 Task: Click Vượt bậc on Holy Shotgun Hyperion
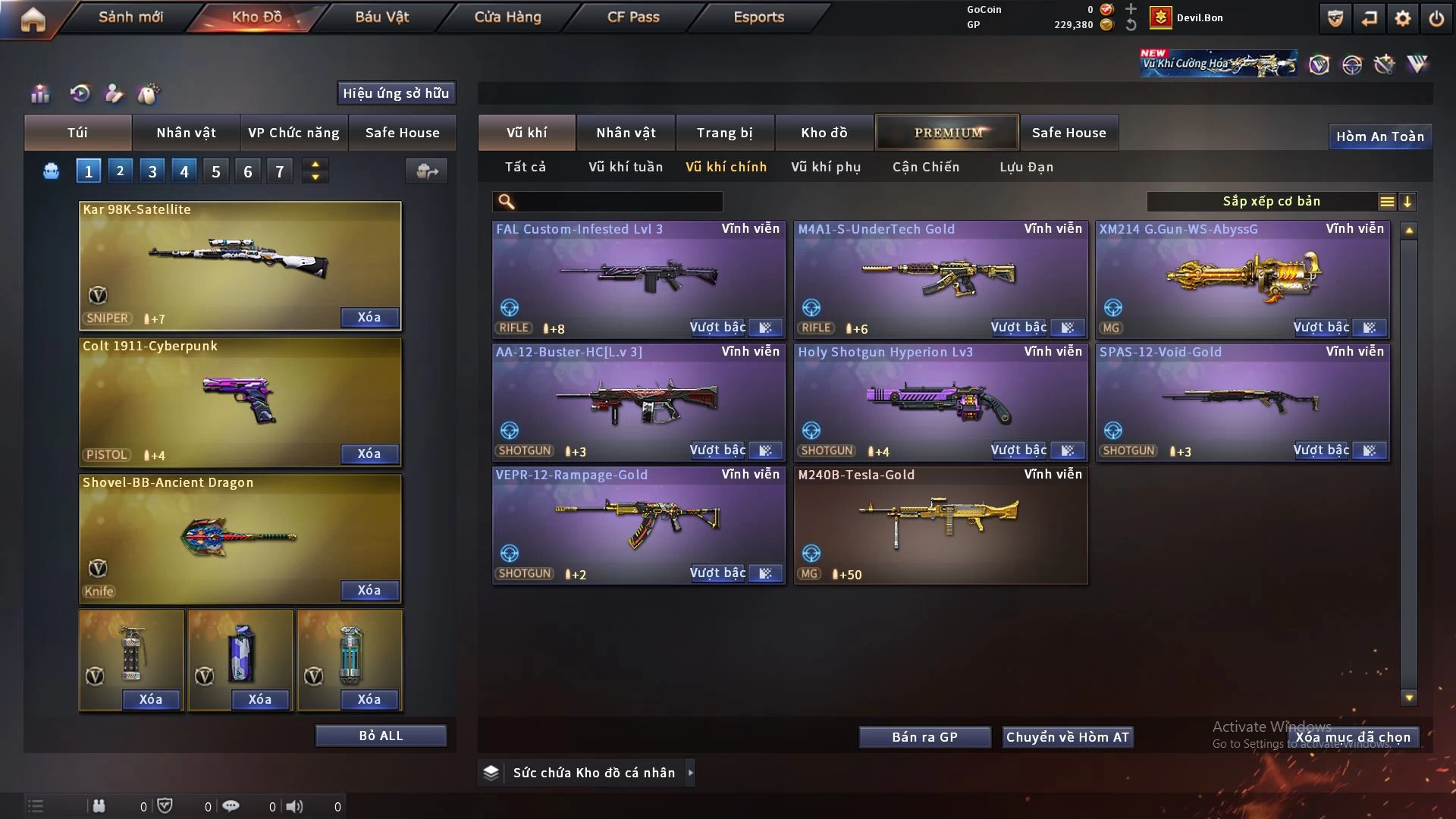coord(1018,450)
